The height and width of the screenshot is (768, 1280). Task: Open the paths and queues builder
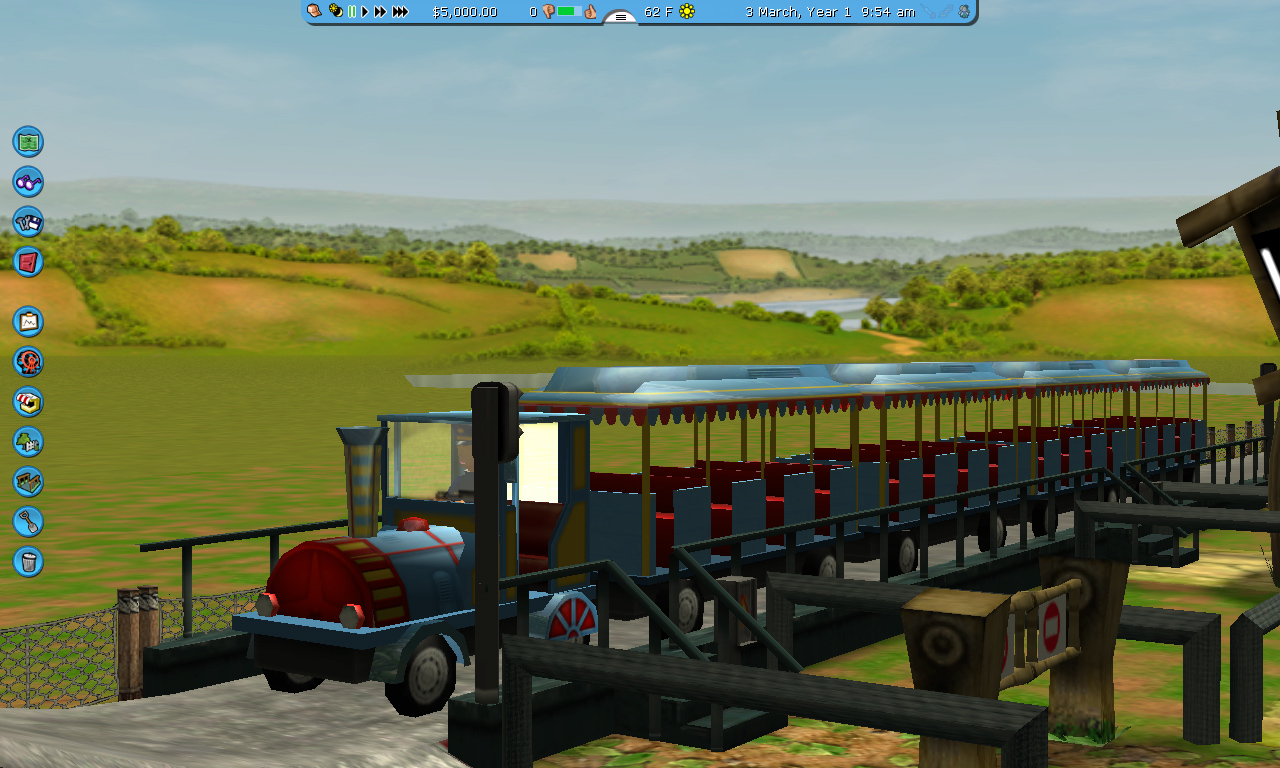(x=28, y=481)
